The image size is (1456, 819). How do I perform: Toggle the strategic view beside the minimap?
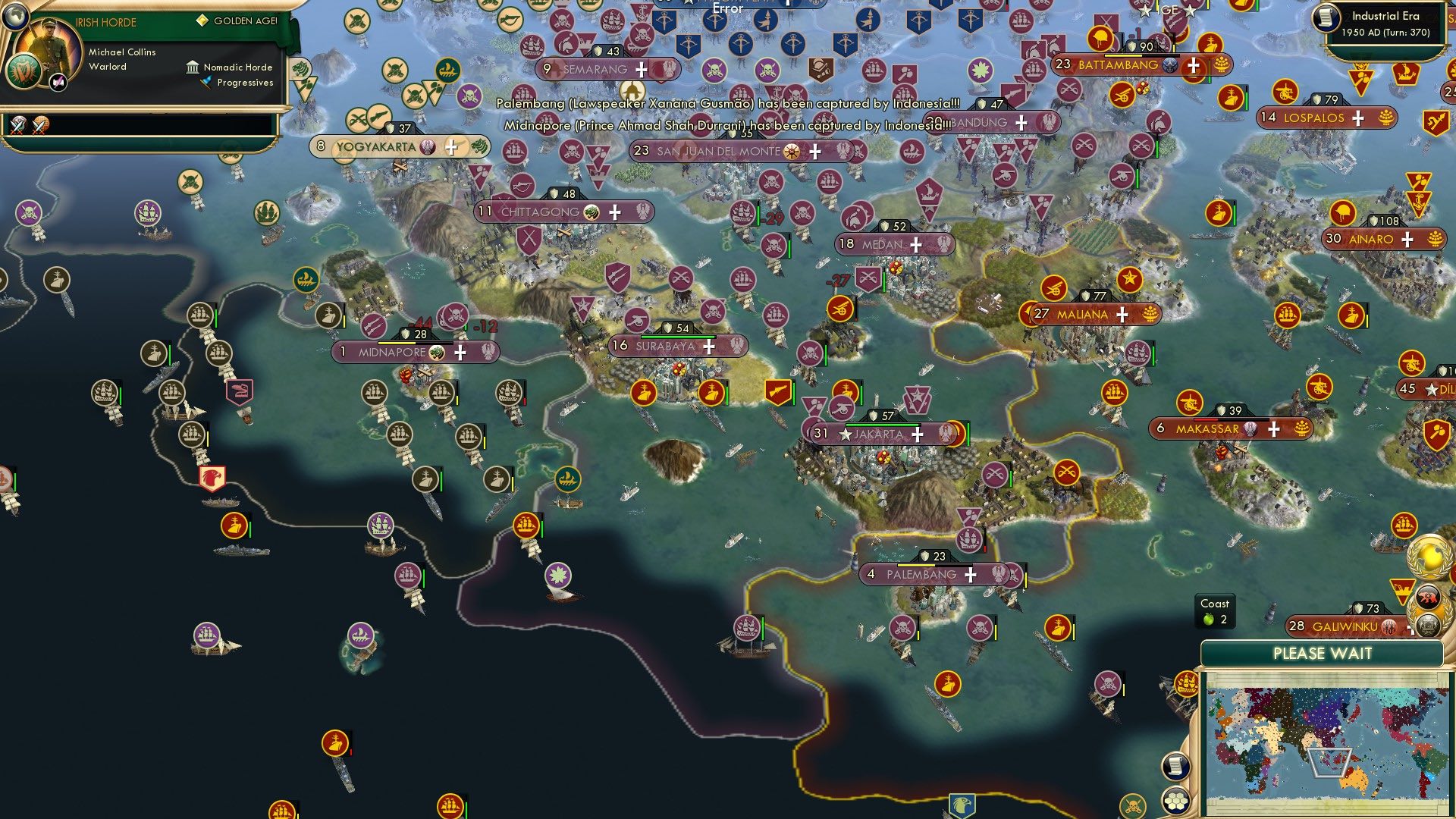[1175, 766]
